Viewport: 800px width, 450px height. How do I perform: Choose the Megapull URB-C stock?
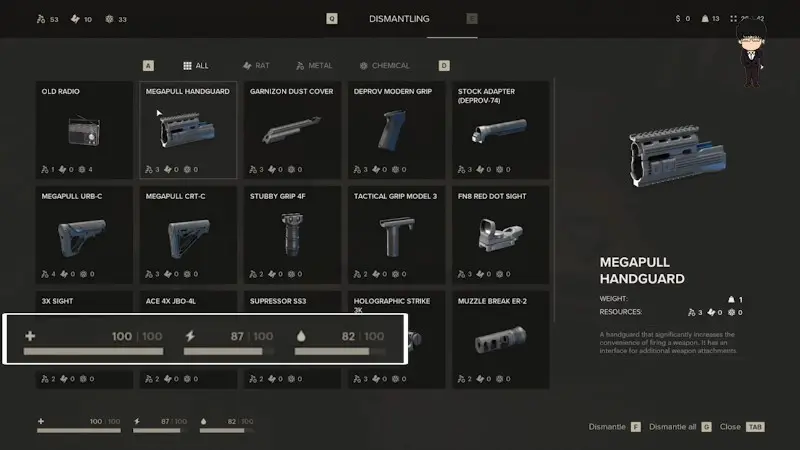(x=84, y=234)
